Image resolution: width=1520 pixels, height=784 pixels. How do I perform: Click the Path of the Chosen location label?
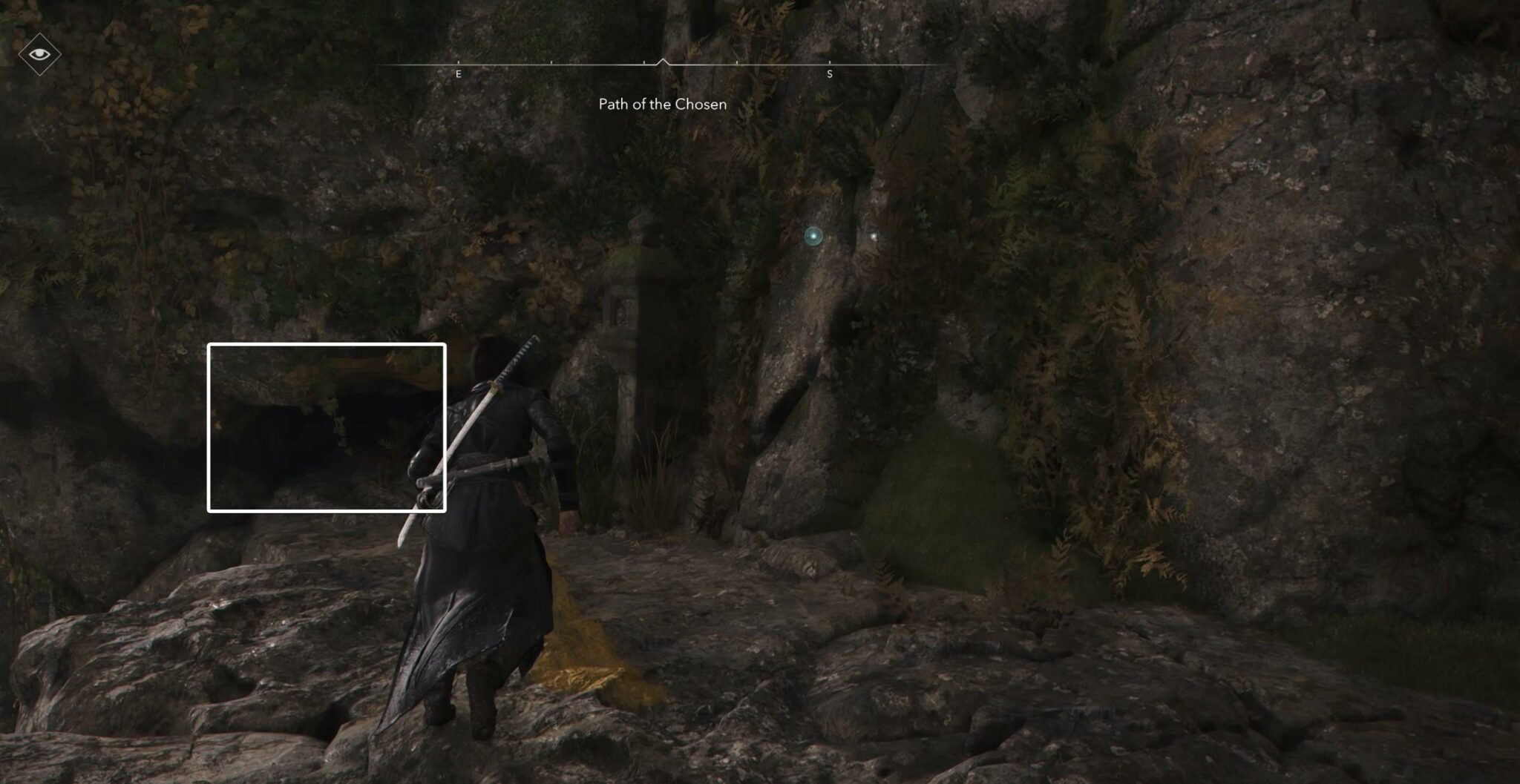[661, 104]
